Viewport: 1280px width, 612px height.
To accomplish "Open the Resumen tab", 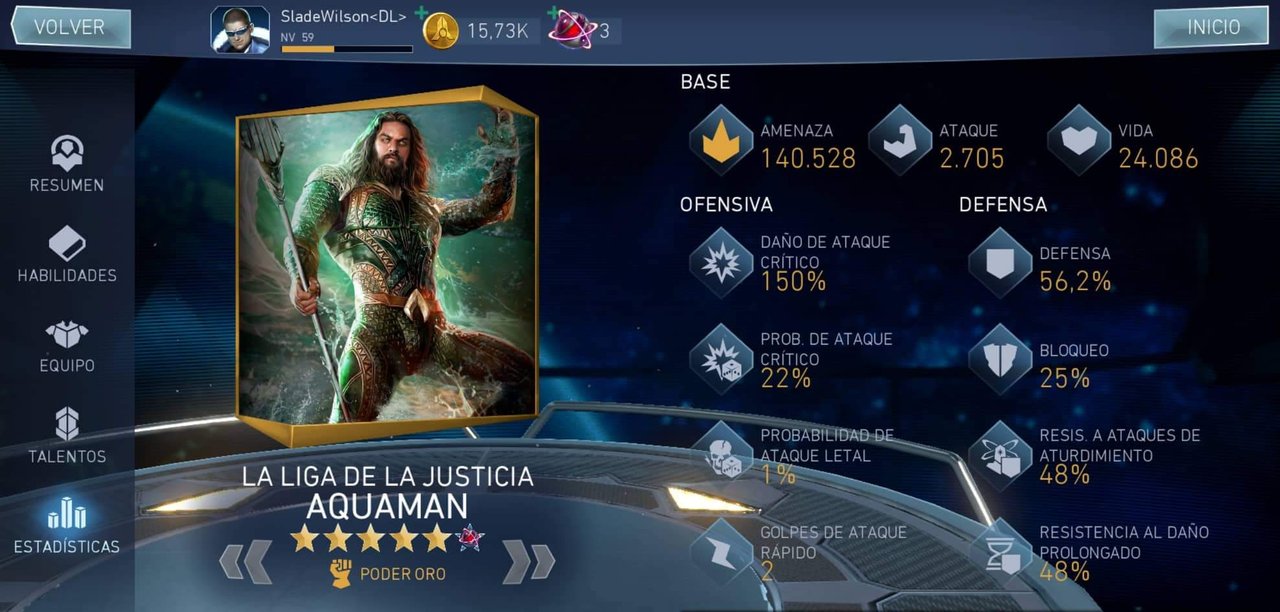I will (x=67, y=165).
